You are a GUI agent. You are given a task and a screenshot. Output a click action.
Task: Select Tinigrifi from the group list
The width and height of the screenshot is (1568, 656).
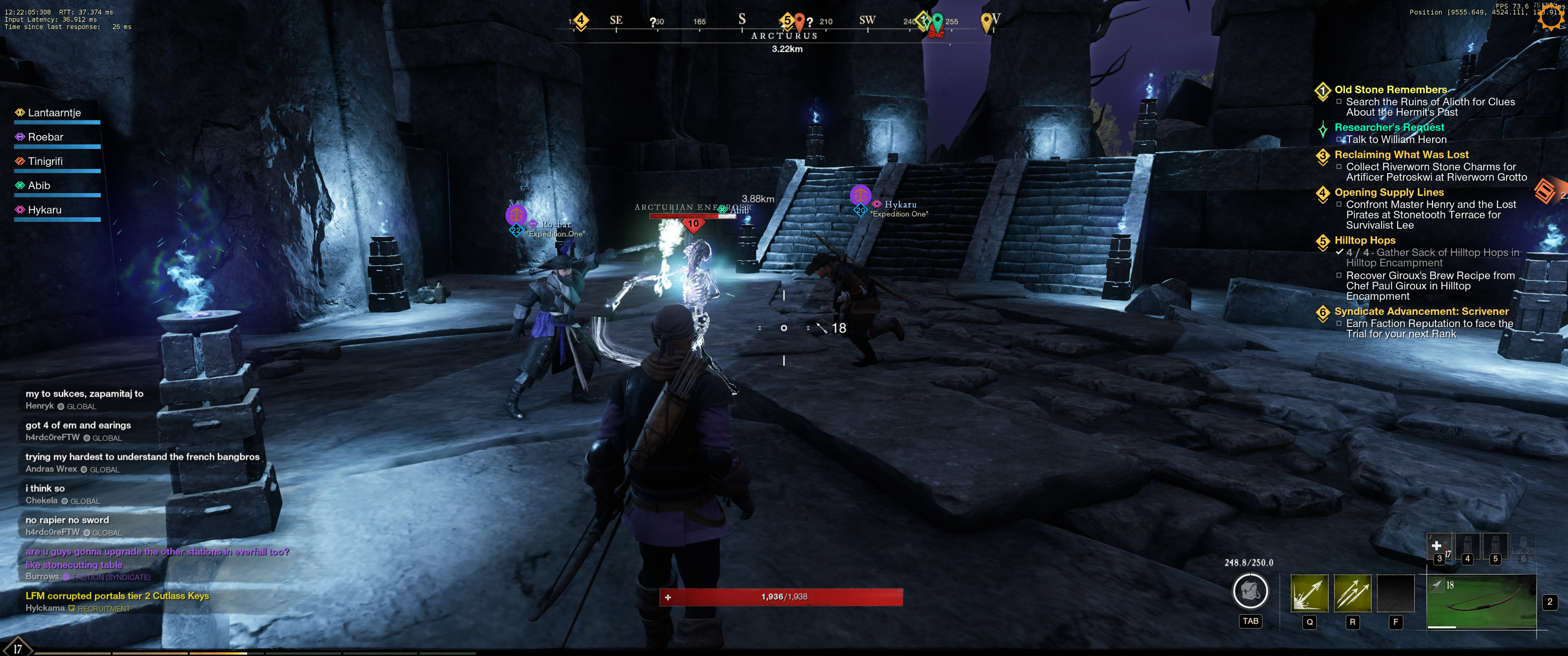(45, 161)
